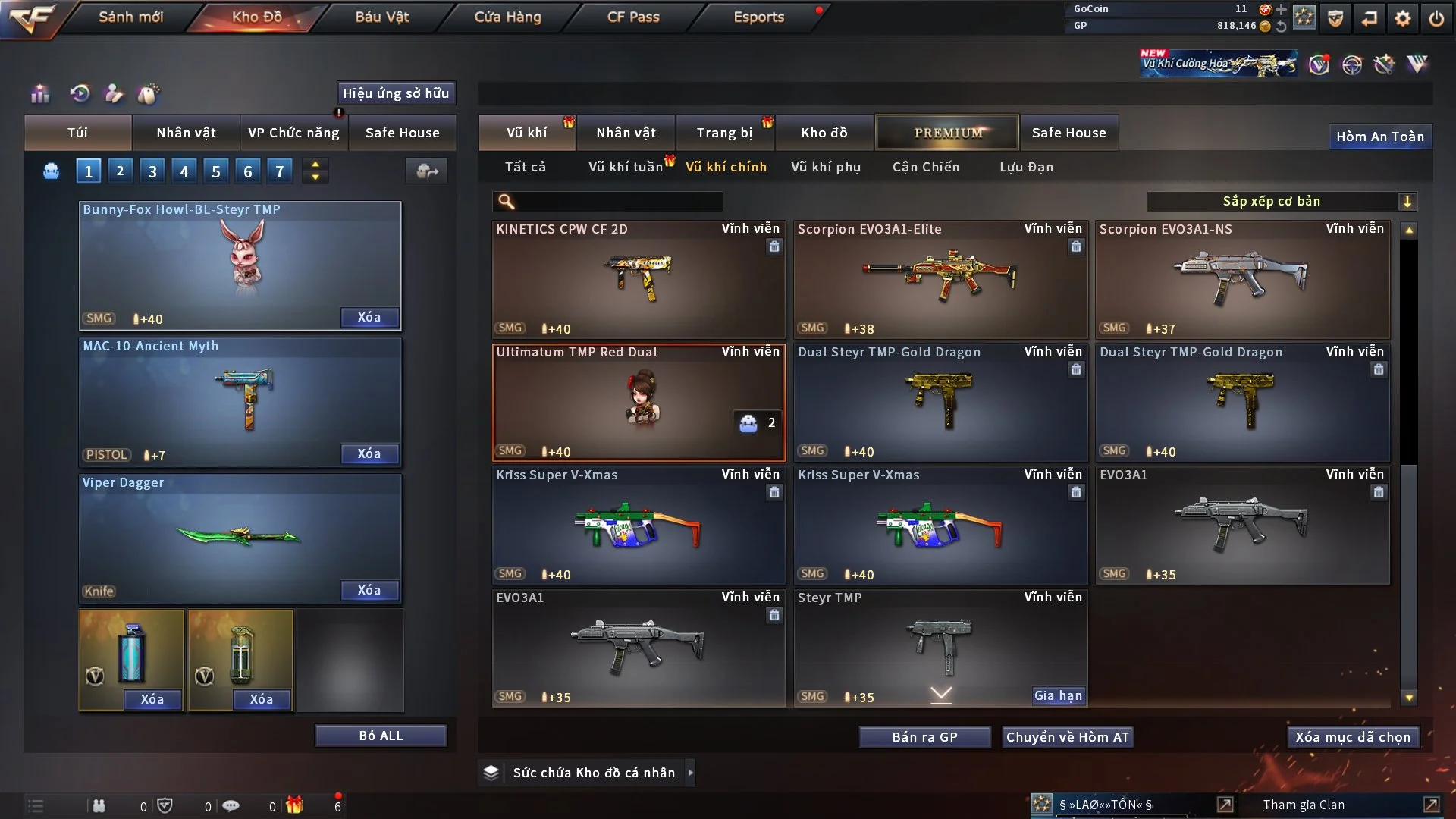1456x819 pixels.
Task: Go to the CF Pass menu
Action: click(633, 17)
